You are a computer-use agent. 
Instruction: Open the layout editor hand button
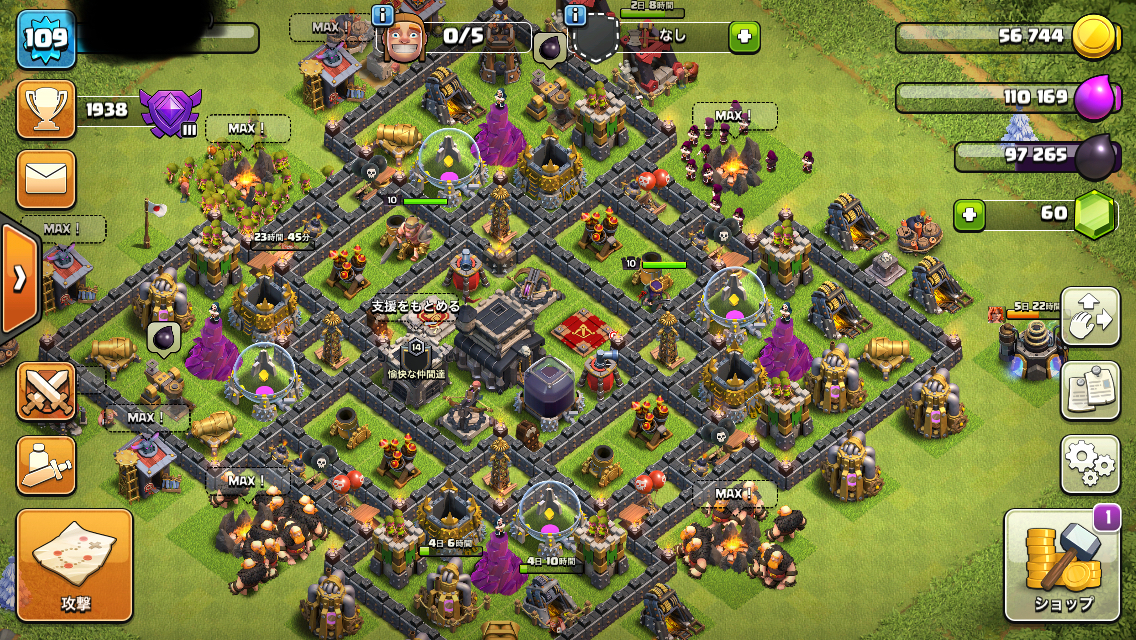[1090, 316]
